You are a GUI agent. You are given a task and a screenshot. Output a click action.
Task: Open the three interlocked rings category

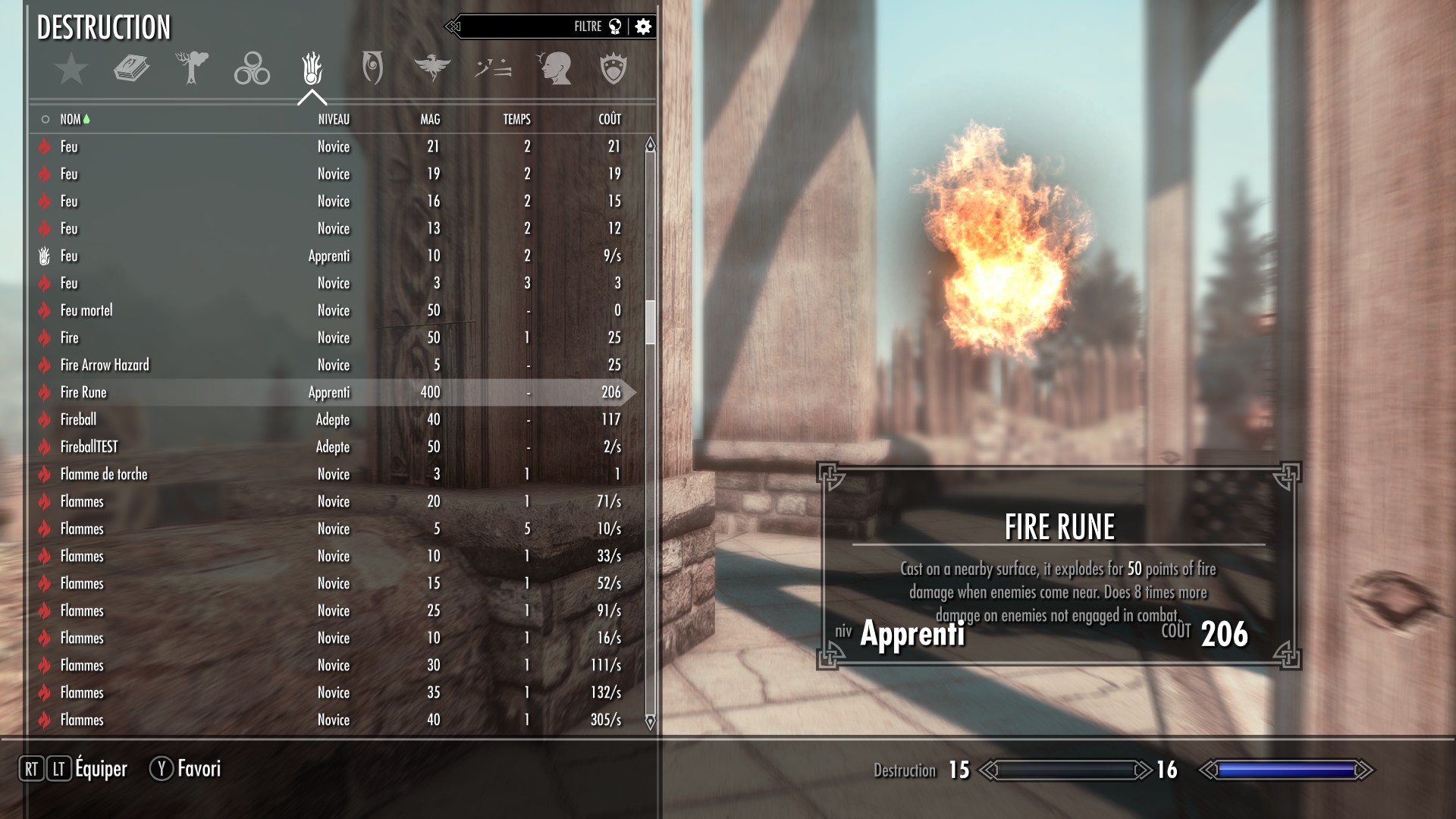252,68
